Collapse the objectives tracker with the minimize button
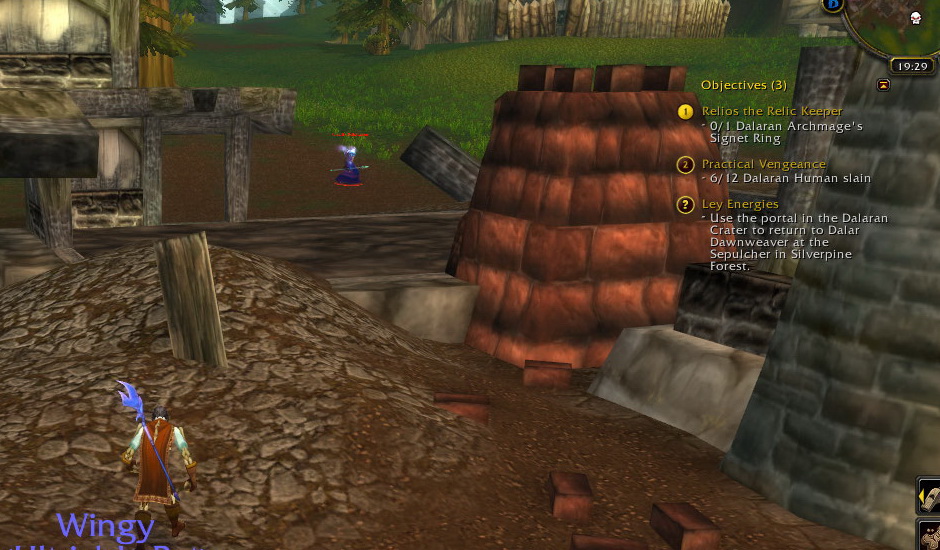Viewport: 940px width, 550px height. click(883, 86)
